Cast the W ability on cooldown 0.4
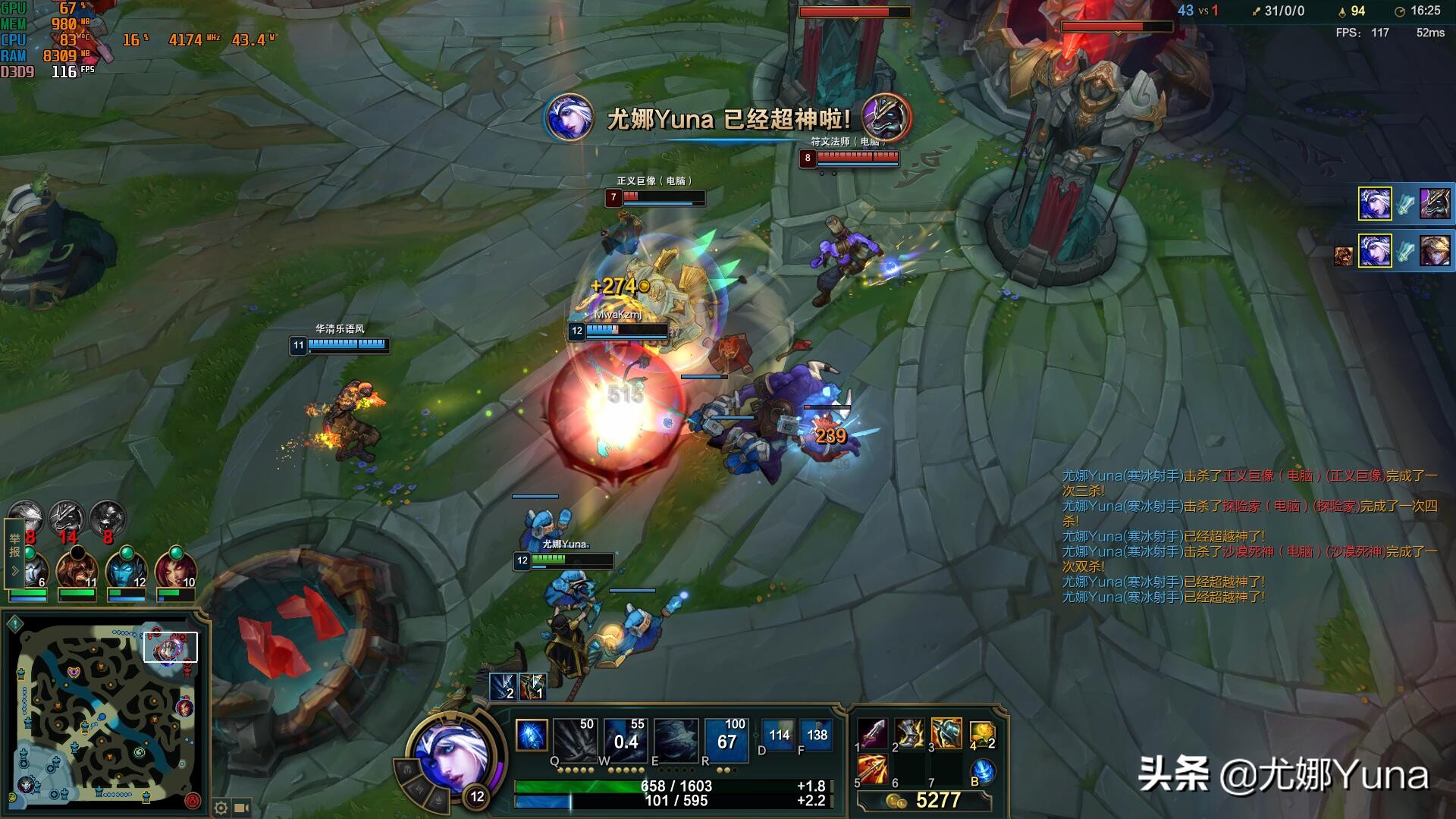Screen dimensions: 1456x819 (626, 739)
